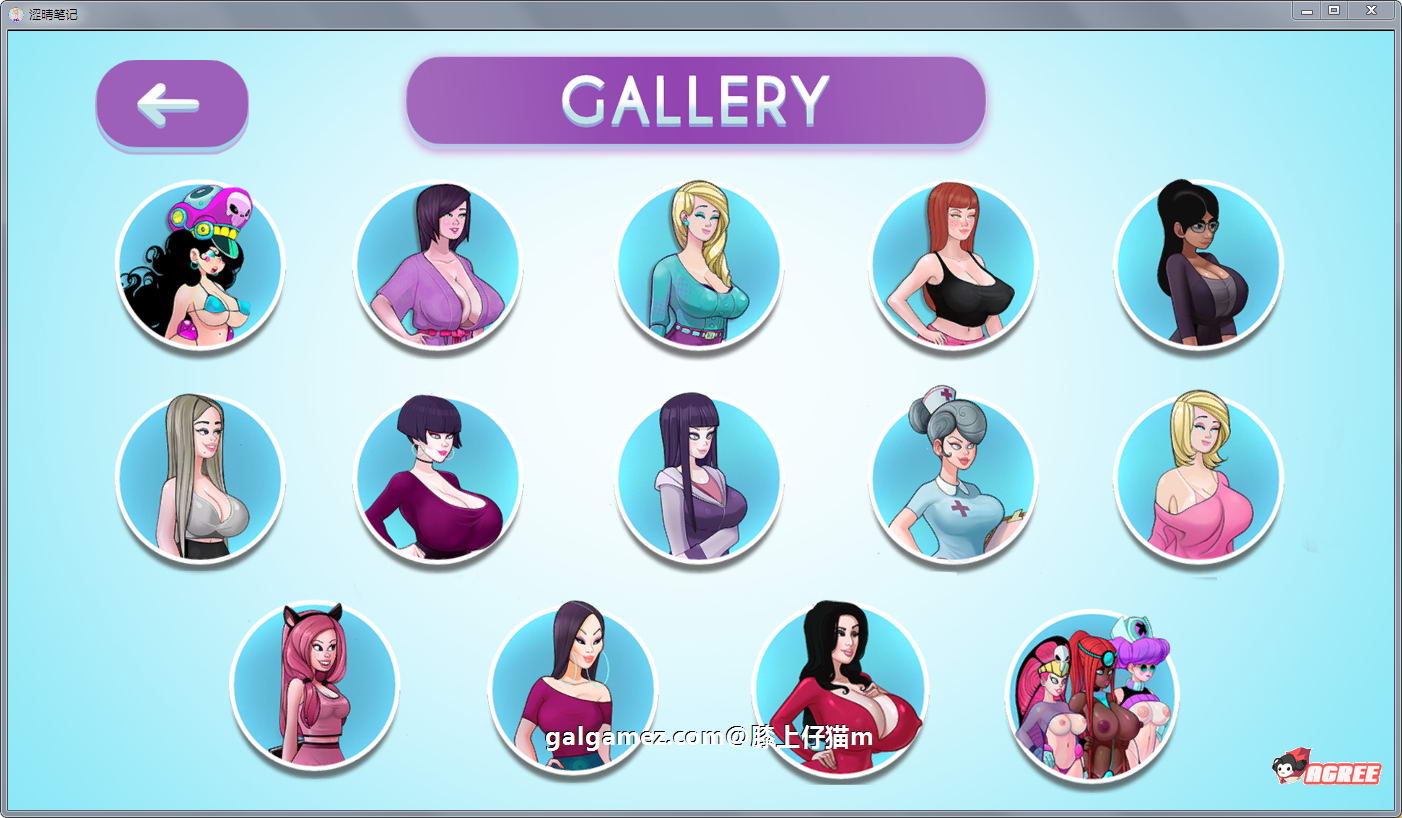Select the blonde in the pink off-shoulder sweater

click(1199, 480)
